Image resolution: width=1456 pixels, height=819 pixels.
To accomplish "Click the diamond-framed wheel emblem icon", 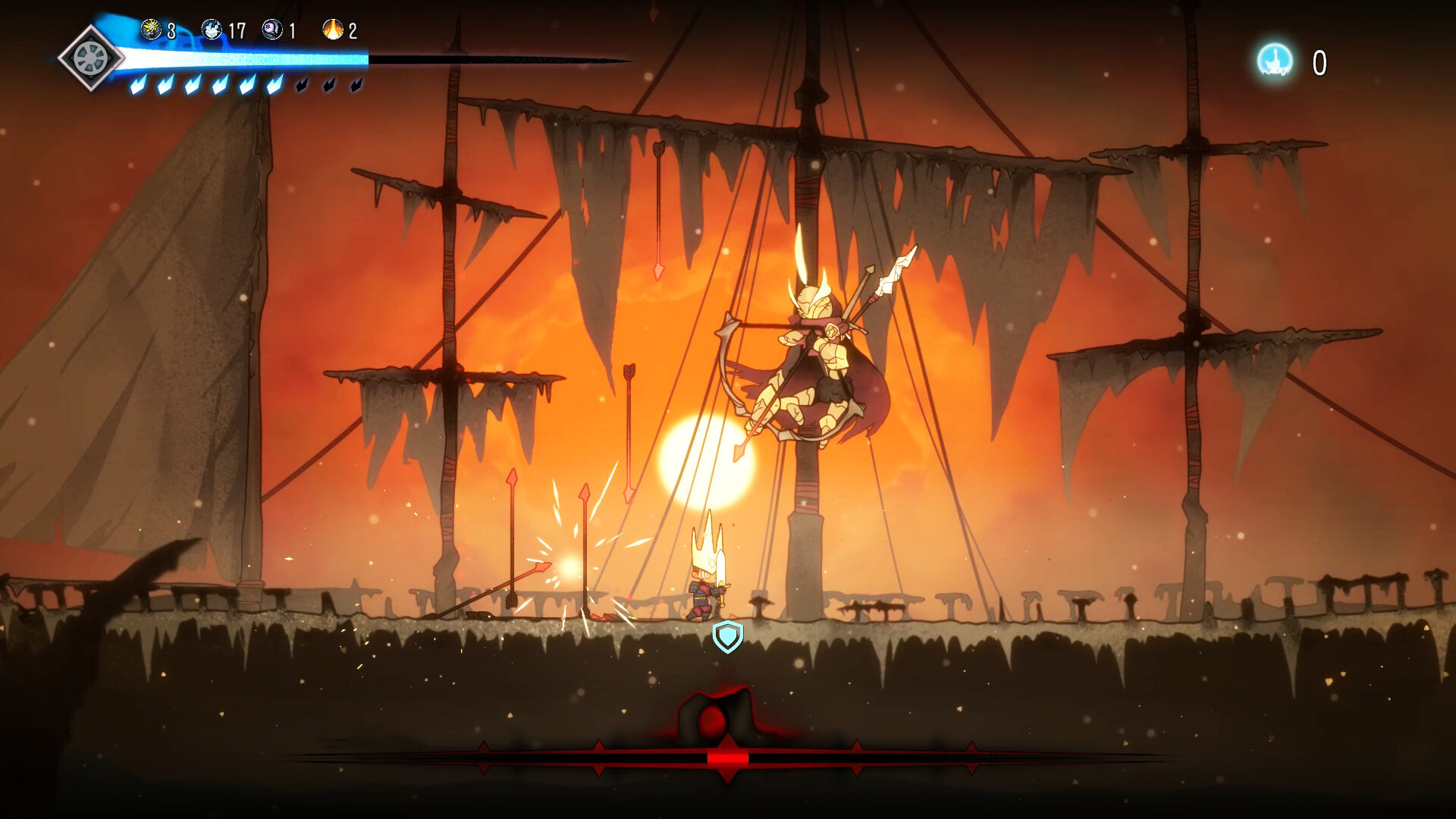I will [x=92, y=58].
